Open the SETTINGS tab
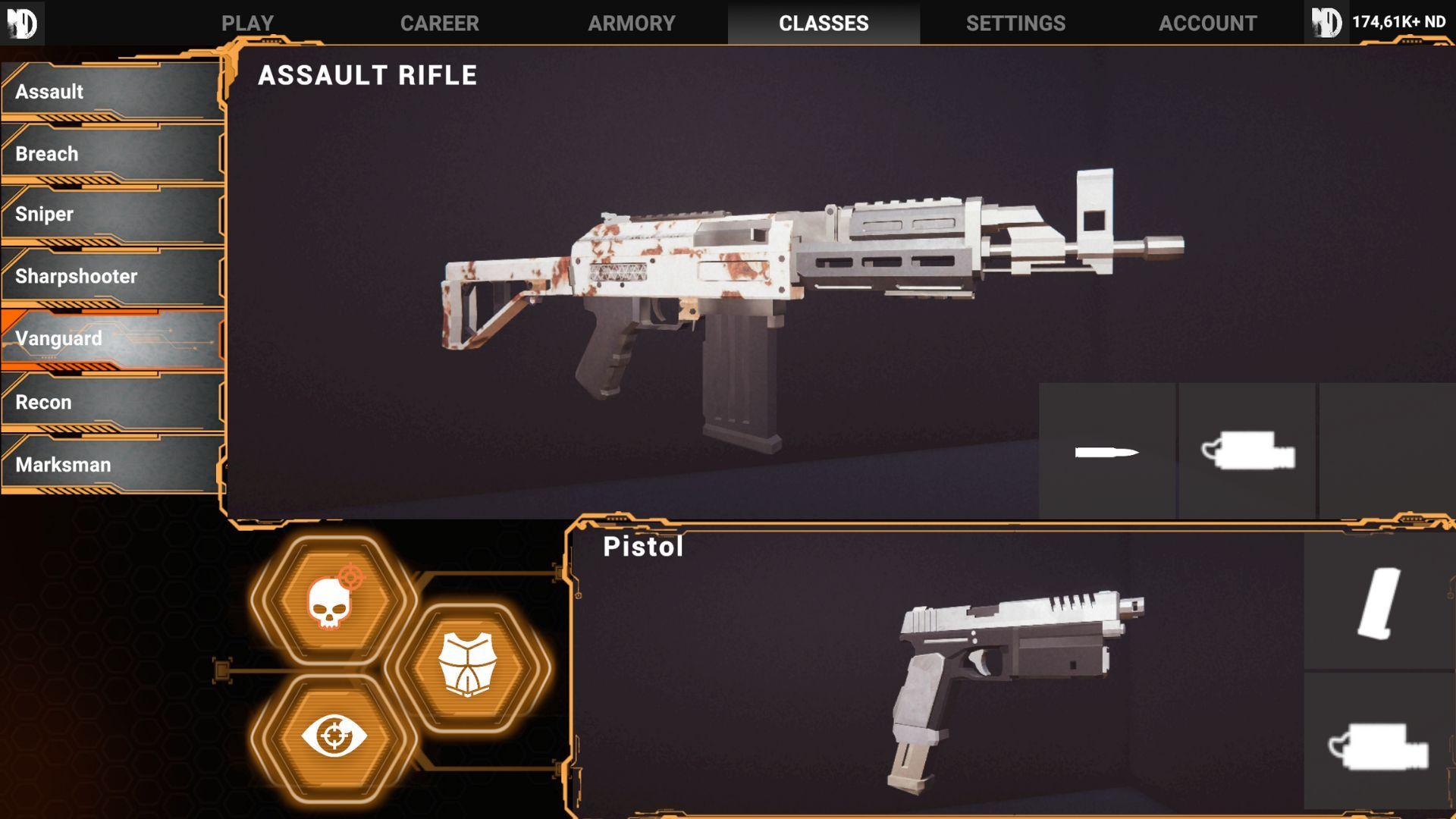 click(x=1015, y=23)
